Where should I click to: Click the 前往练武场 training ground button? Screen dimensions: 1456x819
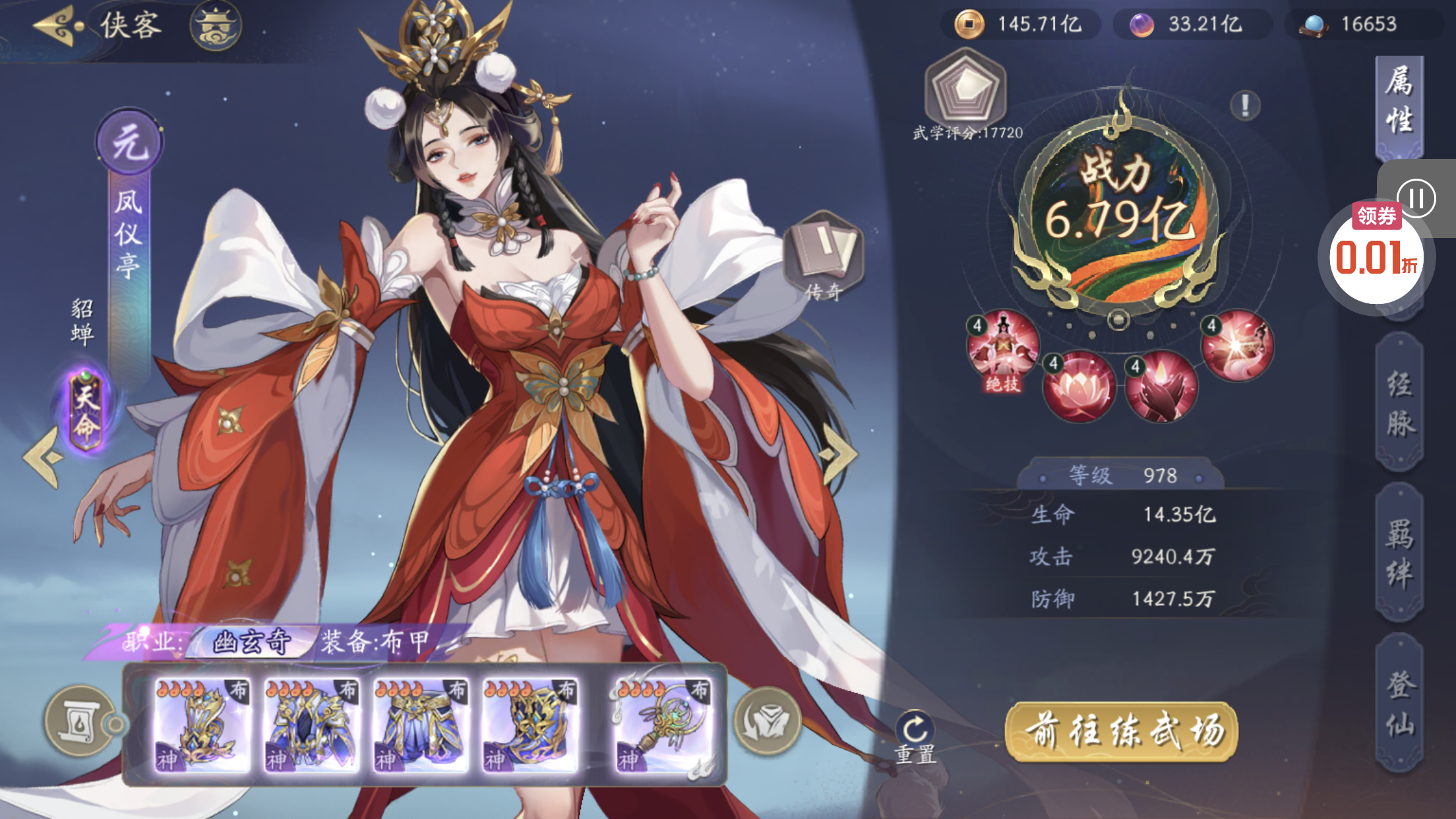(1121, 731)
